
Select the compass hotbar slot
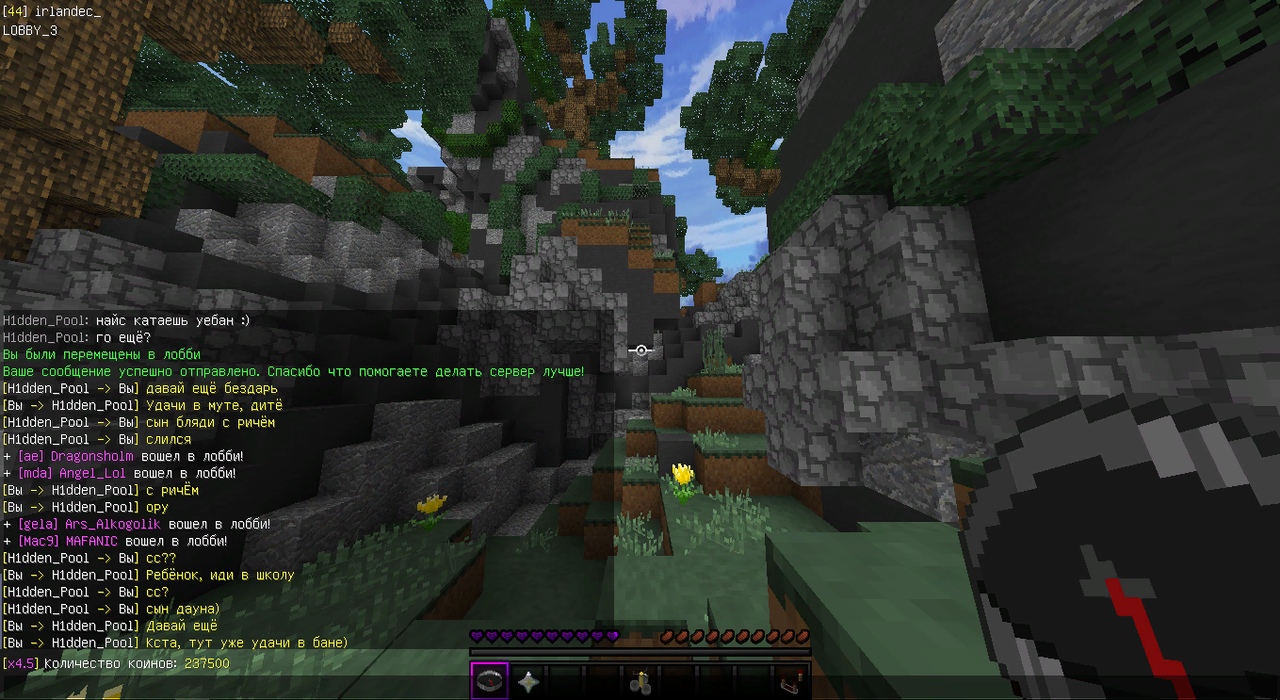coord(490,681)
